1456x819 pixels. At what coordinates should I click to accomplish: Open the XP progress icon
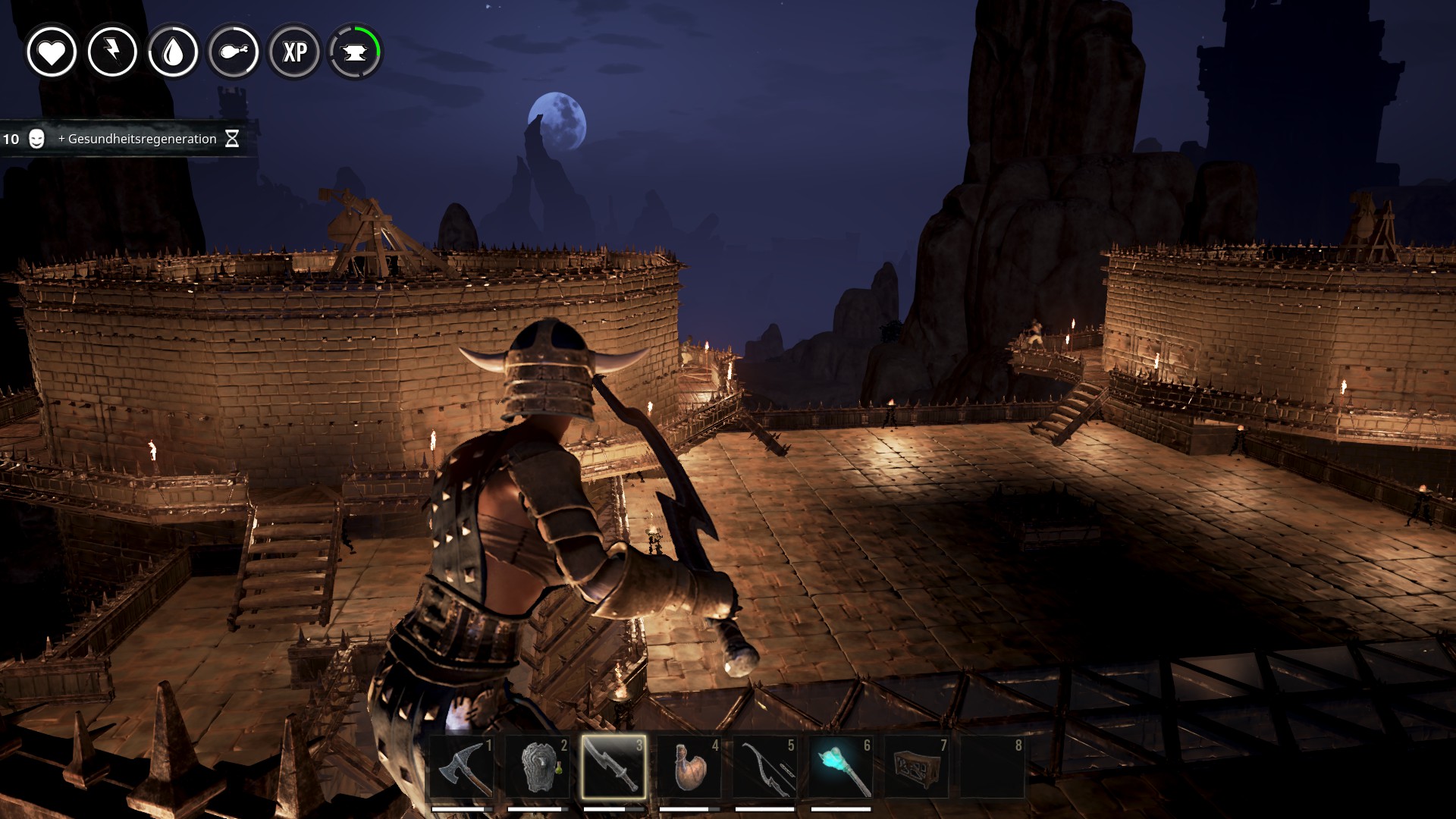tap(294, 52)
